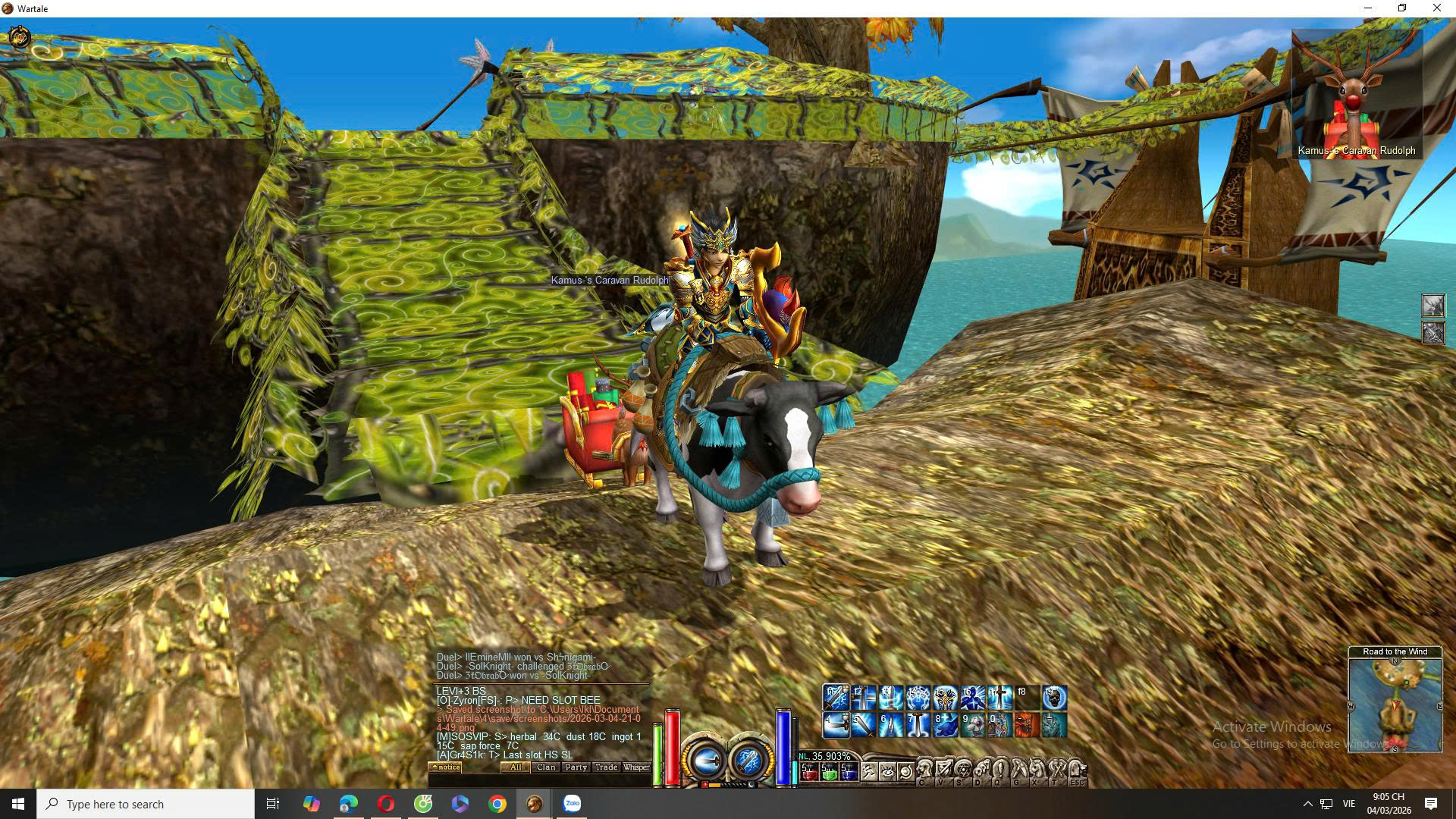Use the blue mana potion slot

click(849, 772)
